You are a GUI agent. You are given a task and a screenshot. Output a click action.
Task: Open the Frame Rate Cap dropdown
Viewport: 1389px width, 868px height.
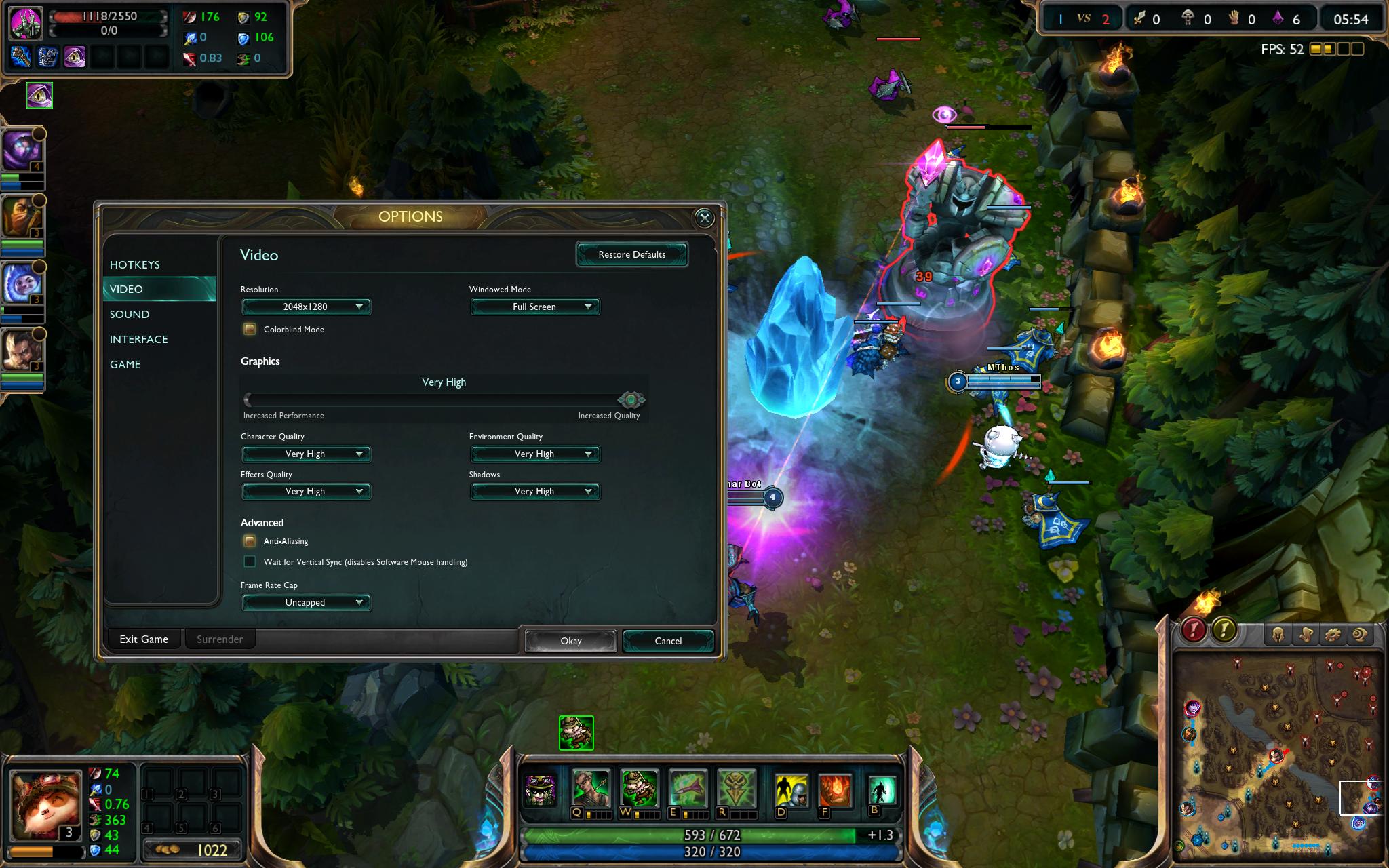pyautogui.click(x=306, y=602)
